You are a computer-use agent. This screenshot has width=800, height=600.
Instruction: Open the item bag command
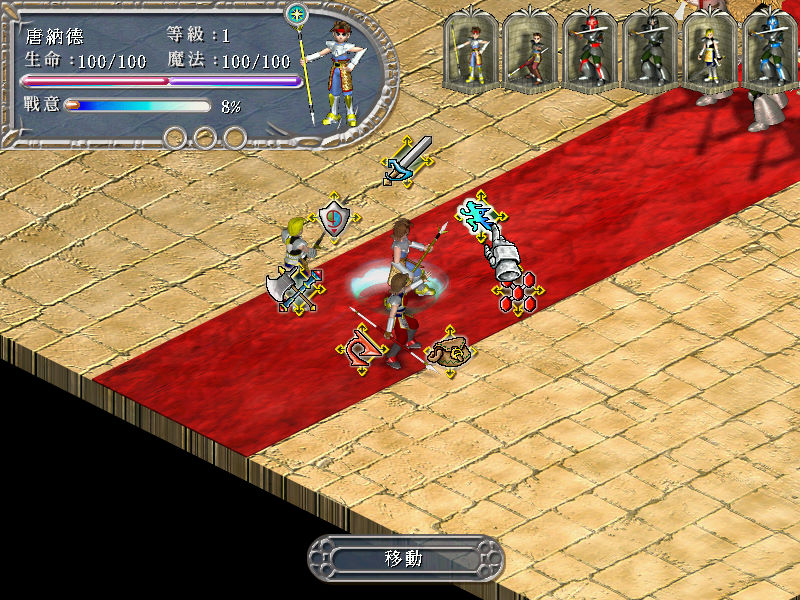pyautogui.click(x=448, y=351)
